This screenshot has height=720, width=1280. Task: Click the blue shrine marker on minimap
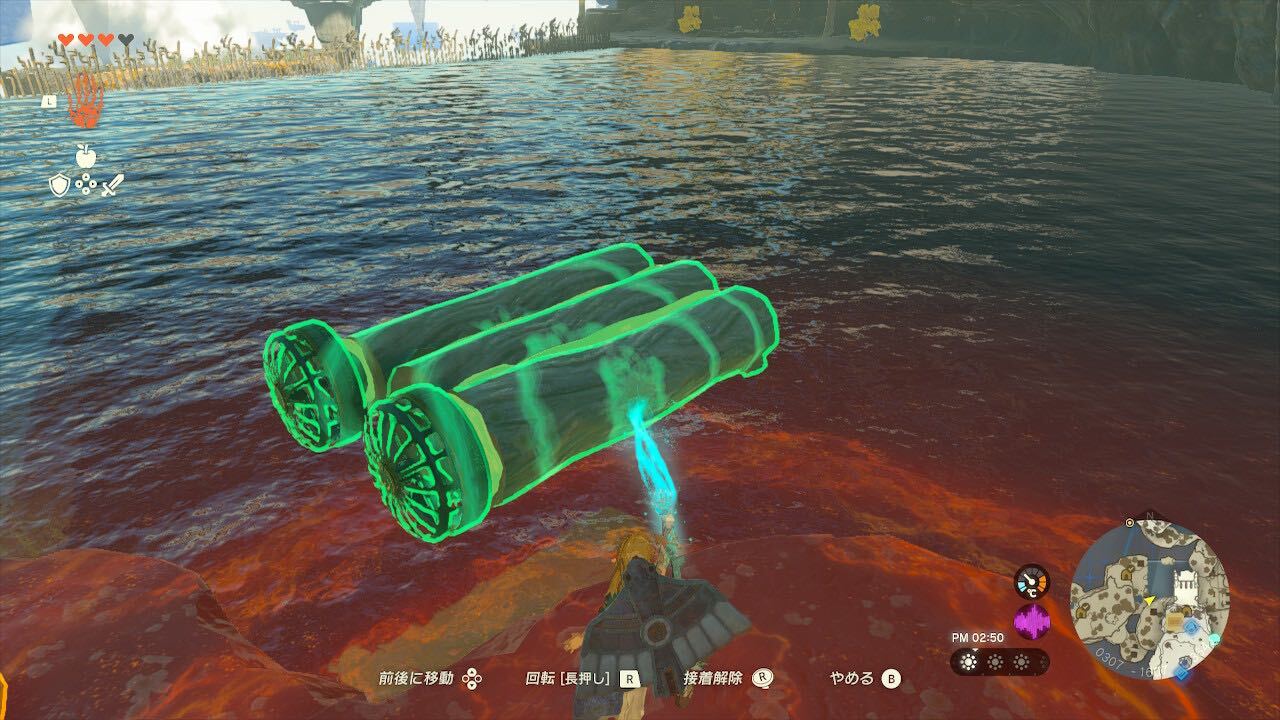[x=1192, y=626]
